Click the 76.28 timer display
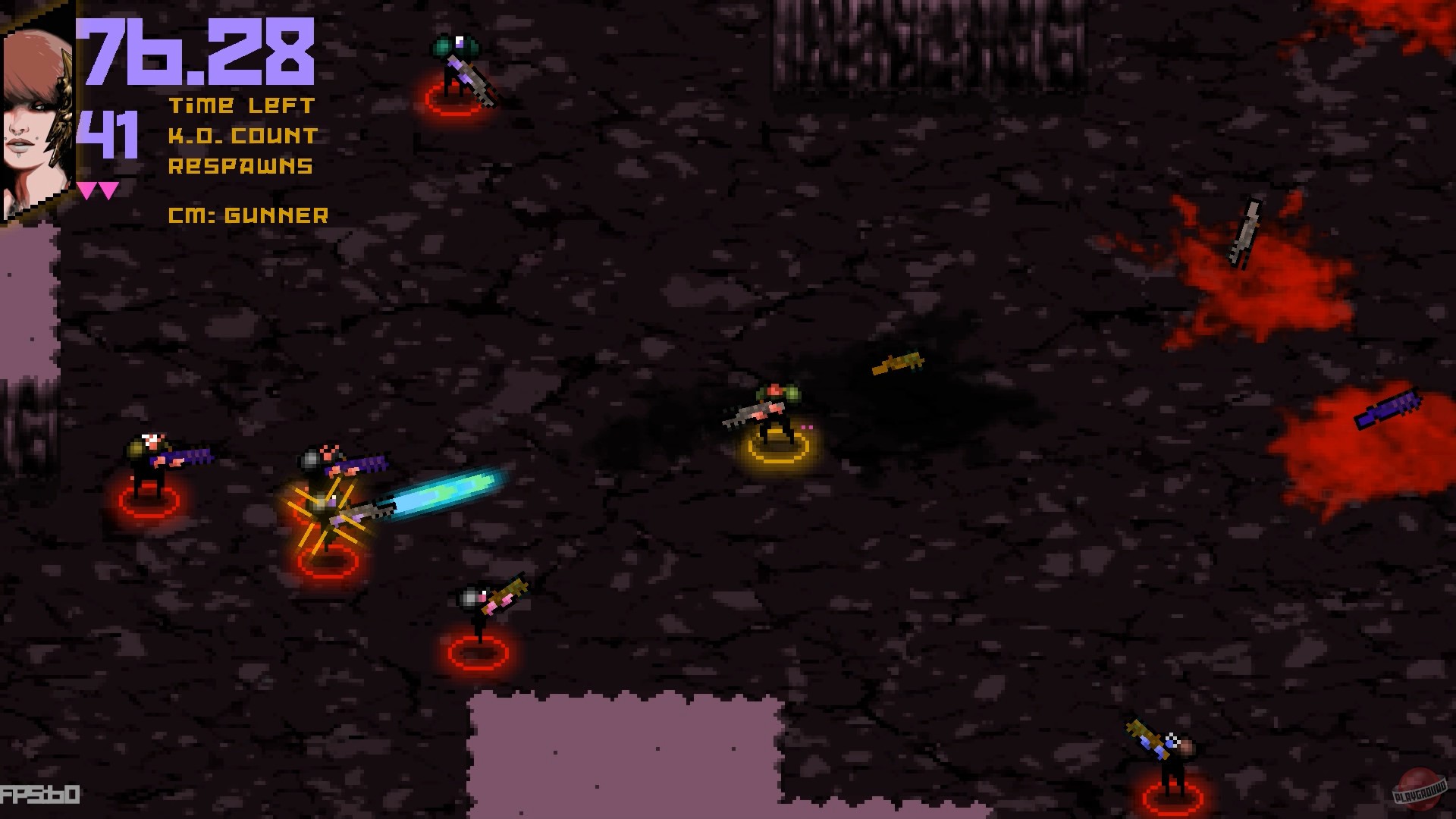1456x819 pixels. pyautogui.click(x=197, y=49)
